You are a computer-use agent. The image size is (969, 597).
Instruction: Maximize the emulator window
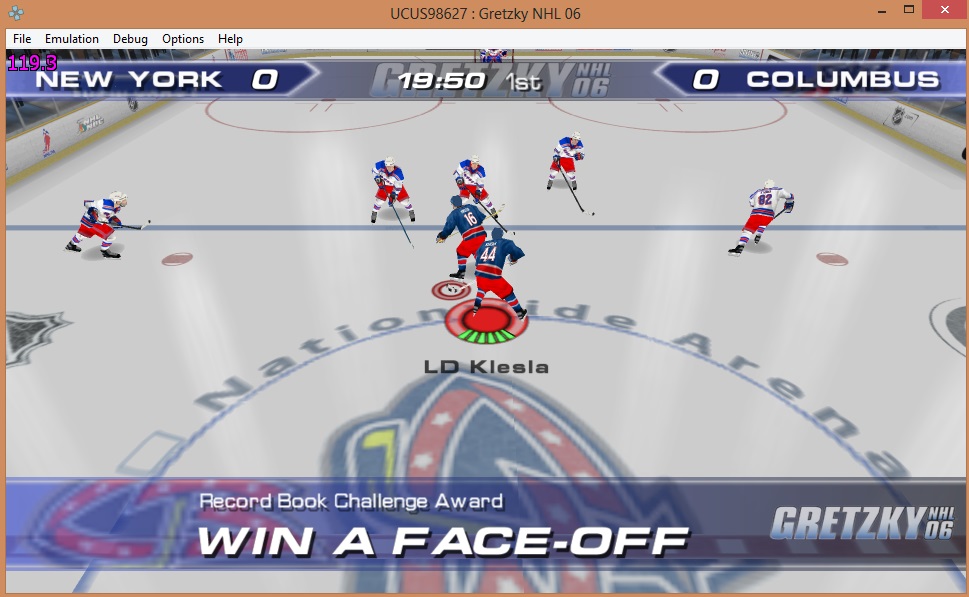point(908,10)
